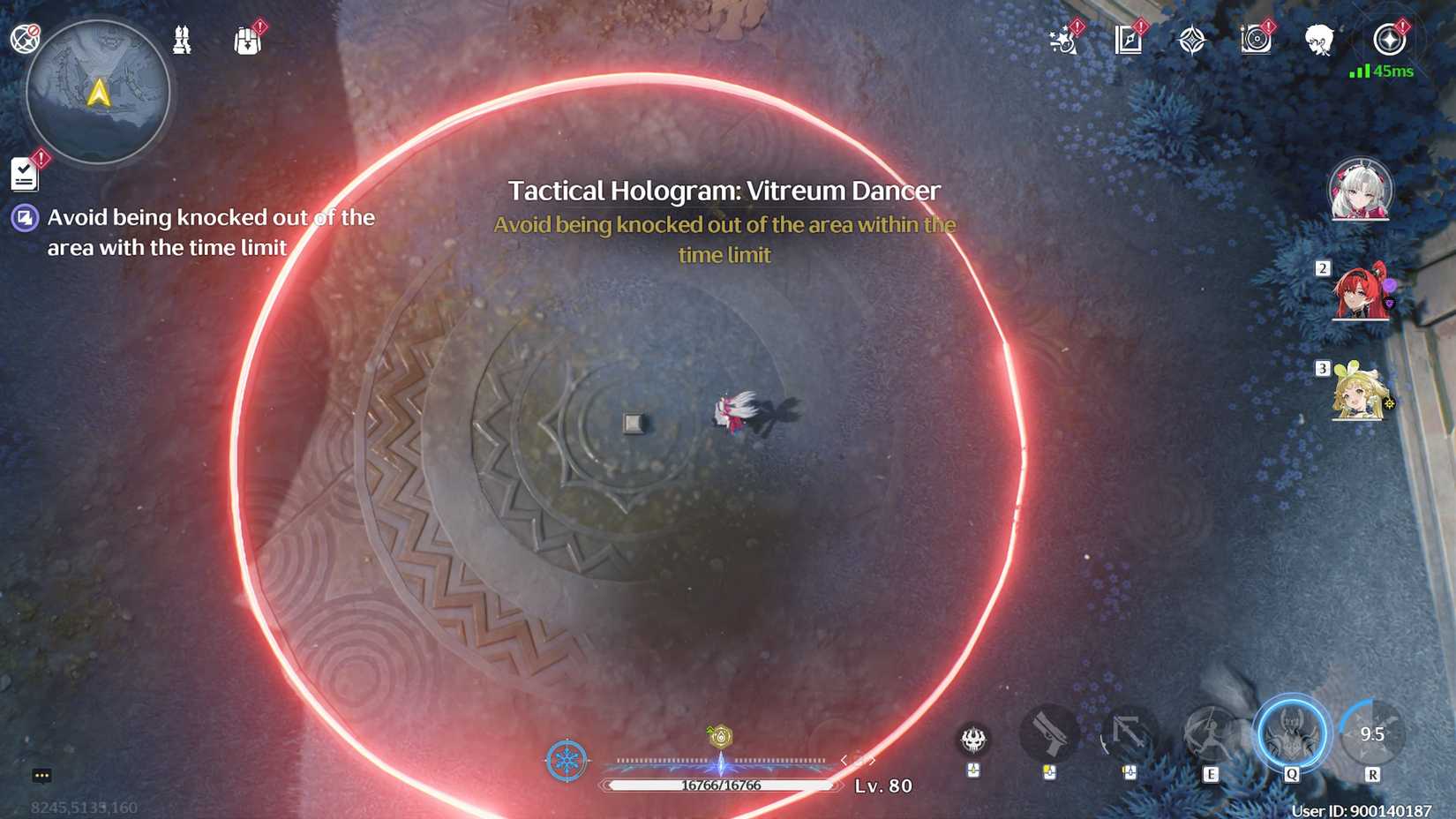Toggle the quest tracker checklist panel

(x=25, y=173)
